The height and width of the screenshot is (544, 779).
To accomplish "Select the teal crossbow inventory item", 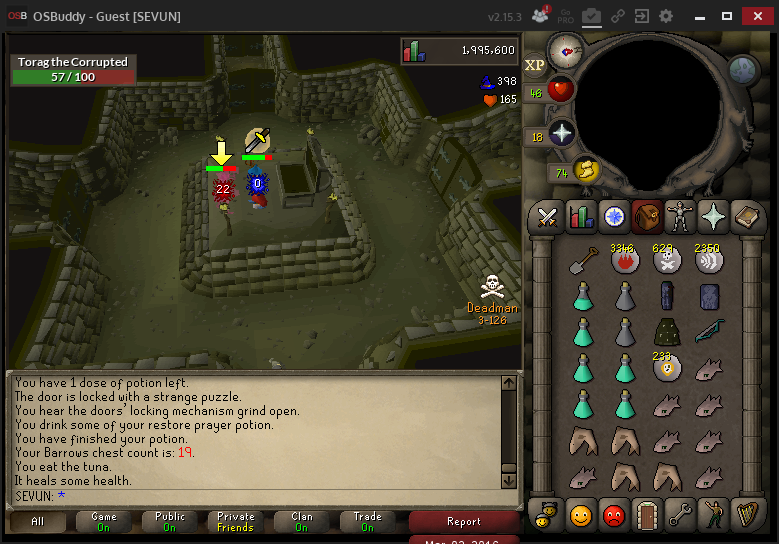I will [x=709, y=331].
